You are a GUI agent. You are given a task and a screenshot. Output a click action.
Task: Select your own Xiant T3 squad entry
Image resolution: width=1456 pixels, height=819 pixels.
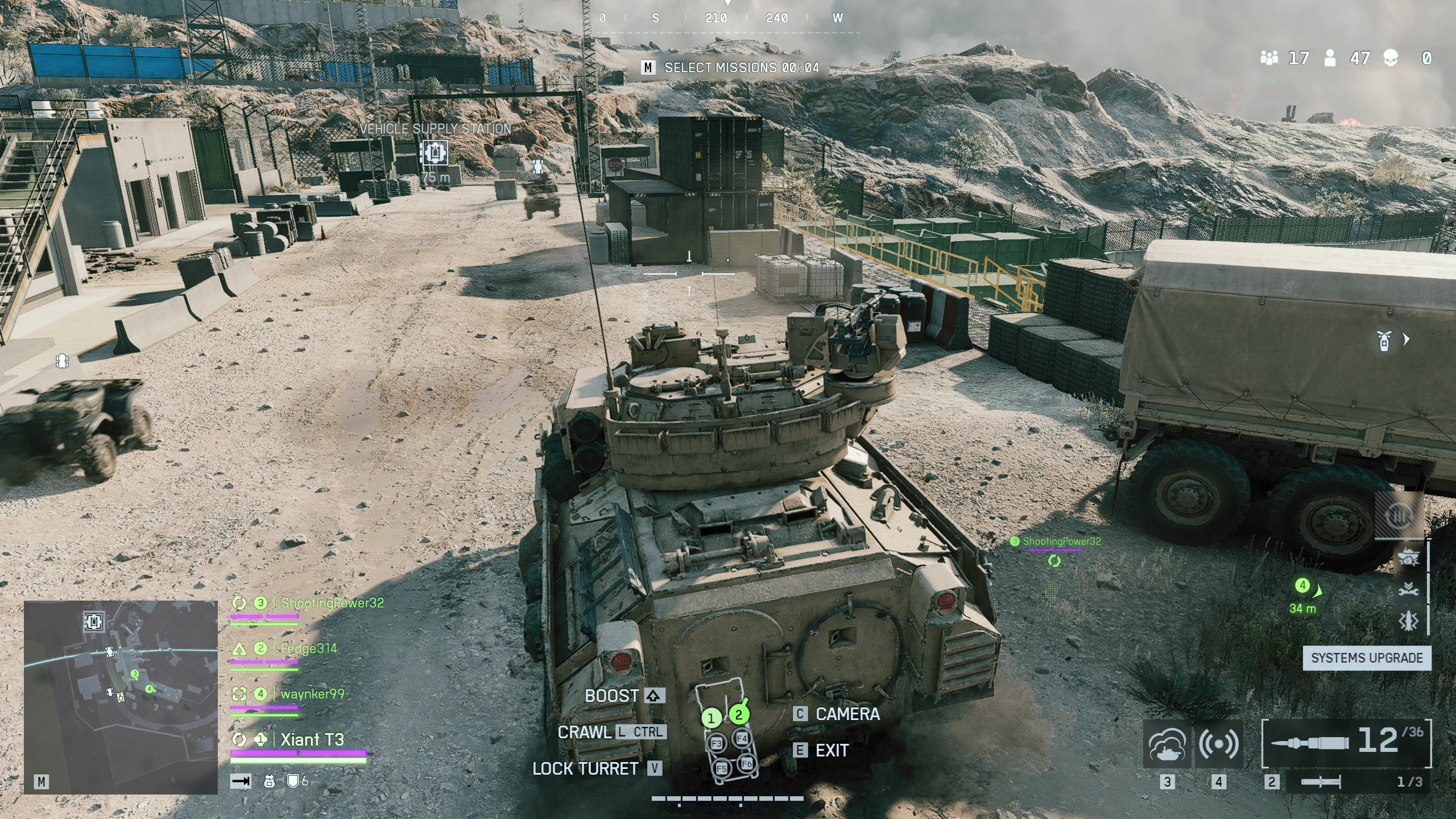(312, 739)
